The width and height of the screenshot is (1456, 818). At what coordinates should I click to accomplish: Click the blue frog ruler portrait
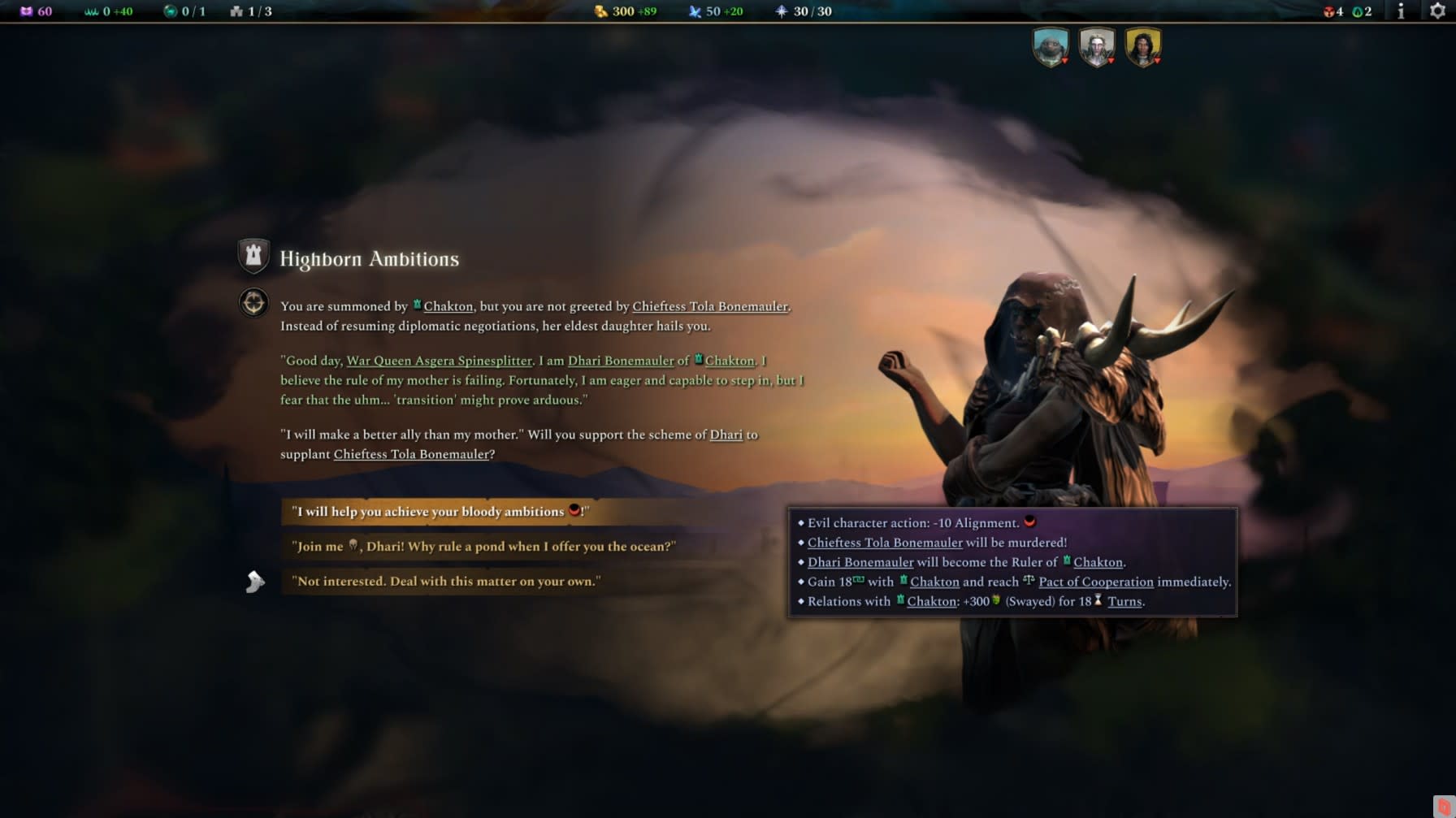tap(1051, 46)
